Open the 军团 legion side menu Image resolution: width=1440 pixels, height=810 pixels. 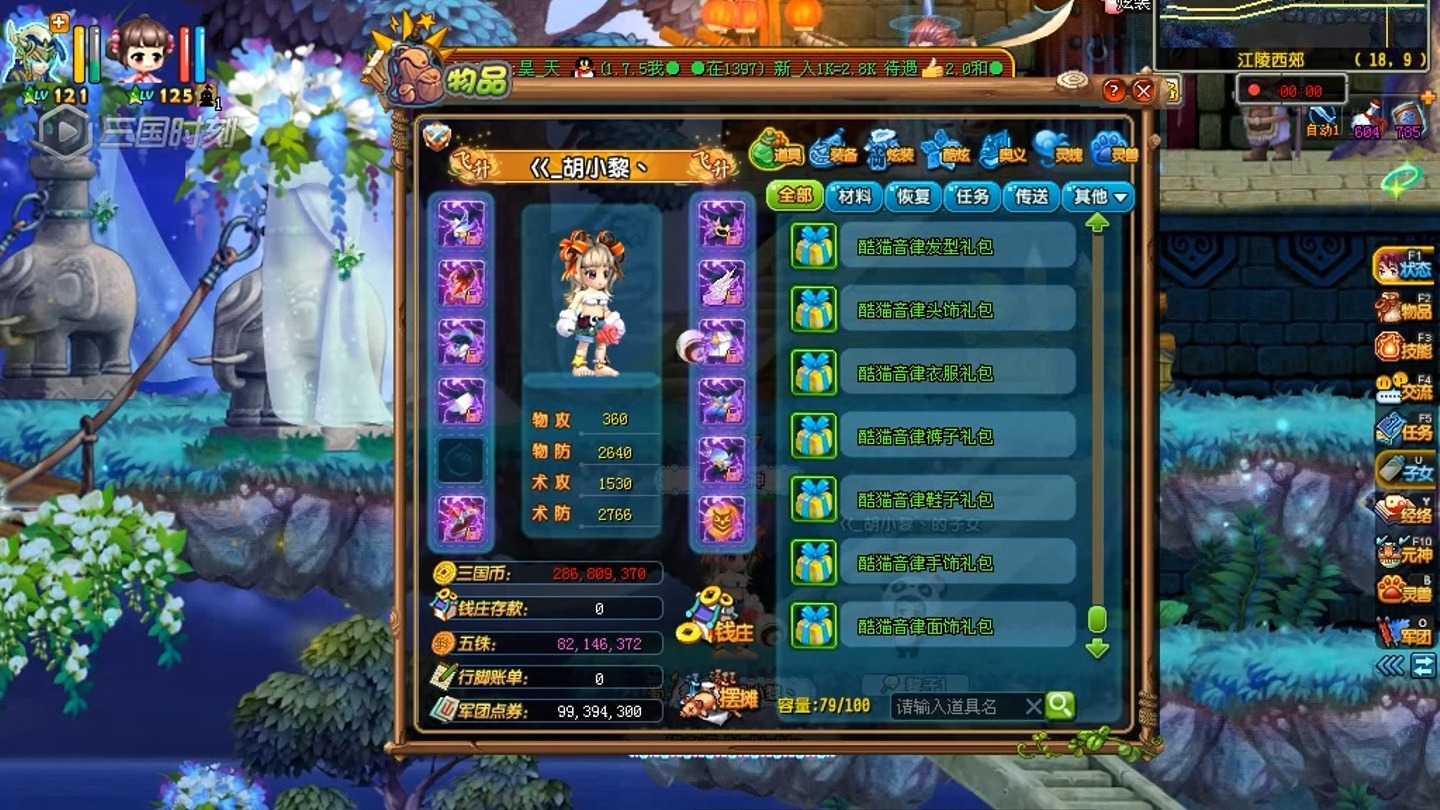1405,631
